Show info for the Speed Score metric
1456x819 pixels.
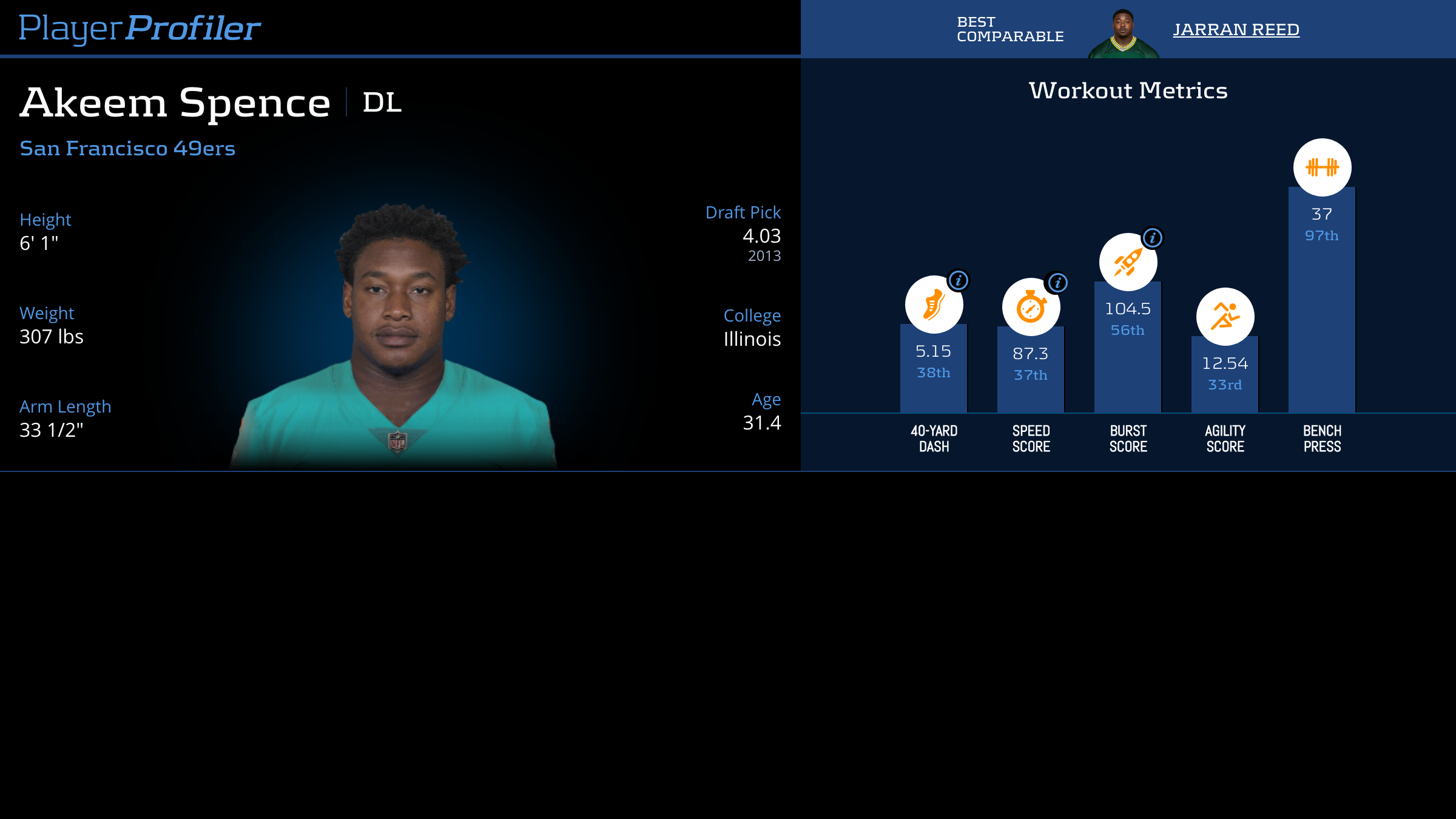click(x=1058, y=283)
